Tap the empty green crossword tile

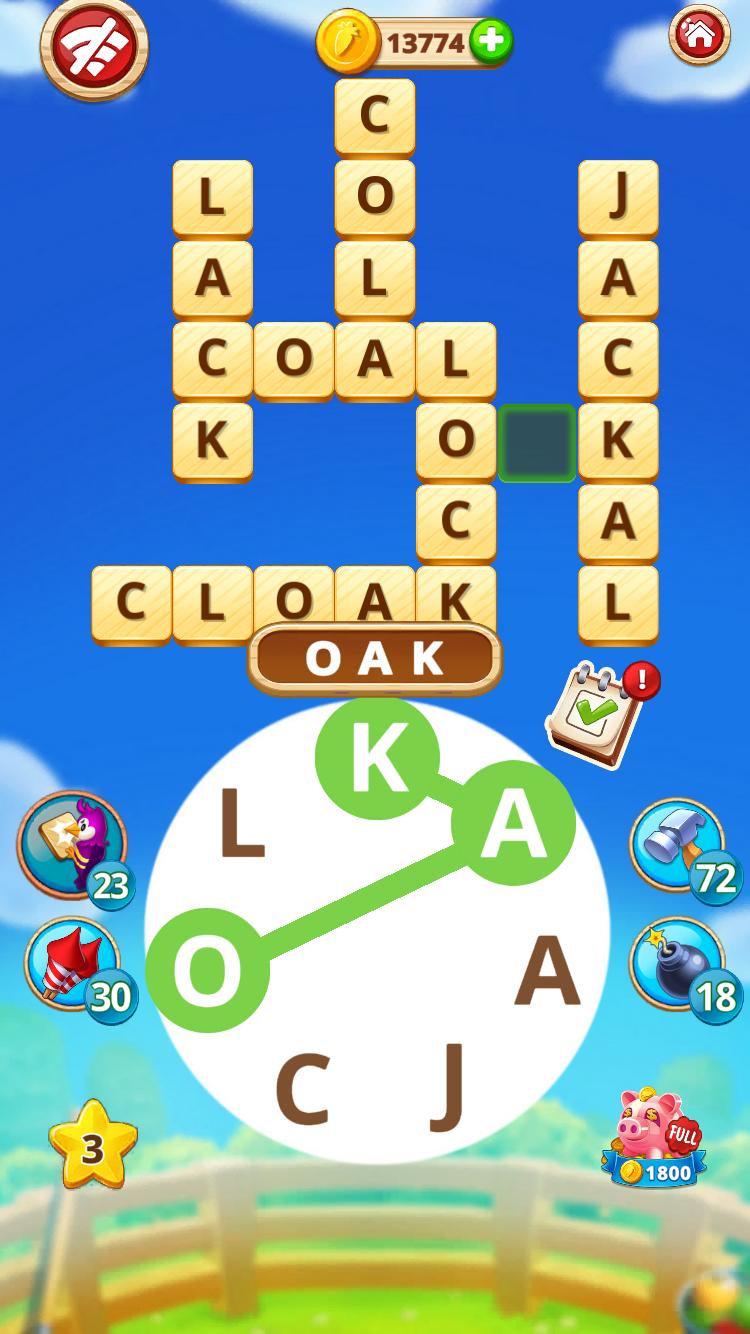click(537, 443)
